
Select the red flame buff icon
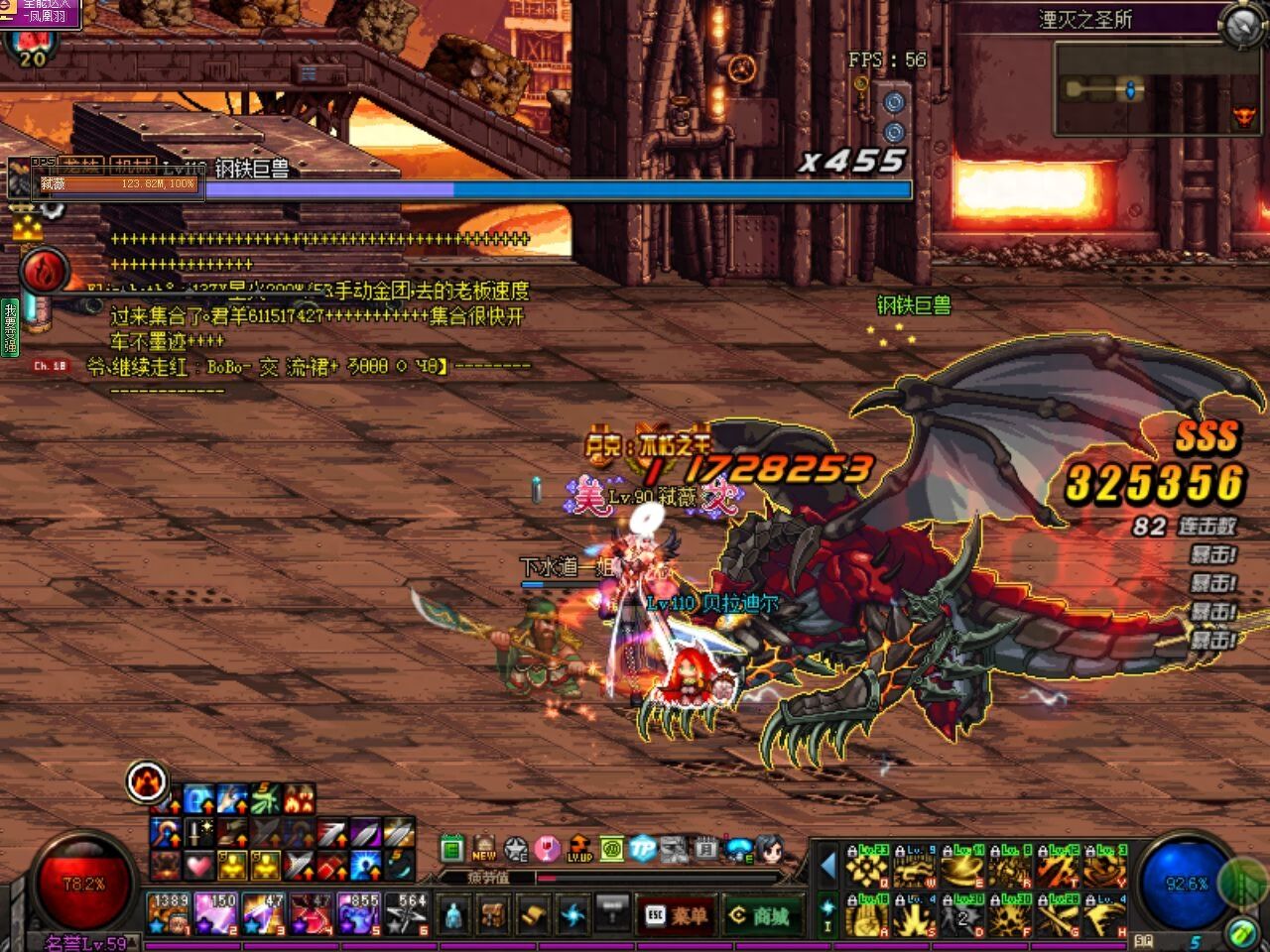click(x=44, y=271)
